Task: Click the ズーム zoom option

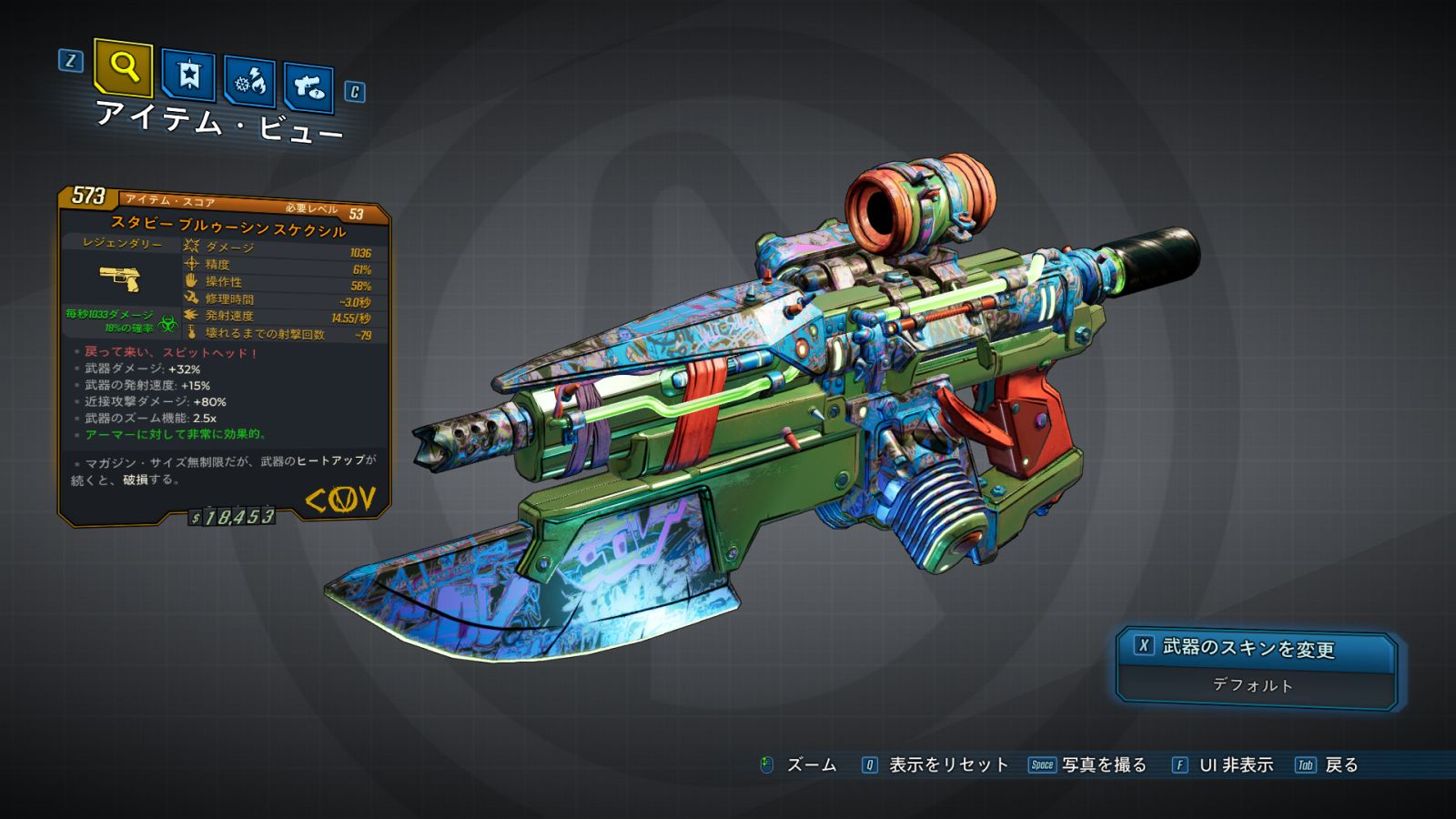Action: [x=810, y=765]
